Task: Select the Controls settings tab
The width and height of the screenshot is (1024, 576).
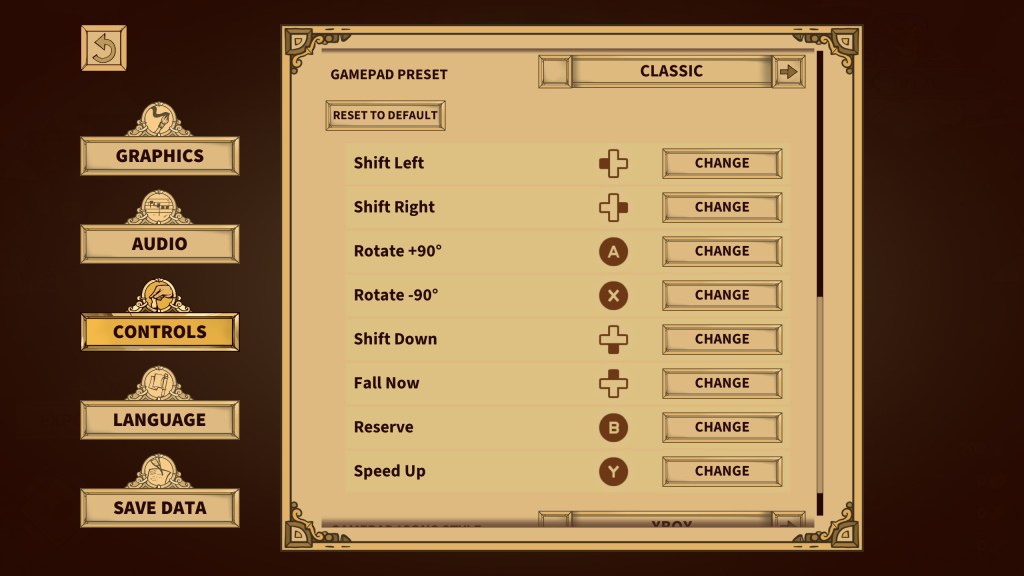Action: pyautogui.click(x=160, y=332)
